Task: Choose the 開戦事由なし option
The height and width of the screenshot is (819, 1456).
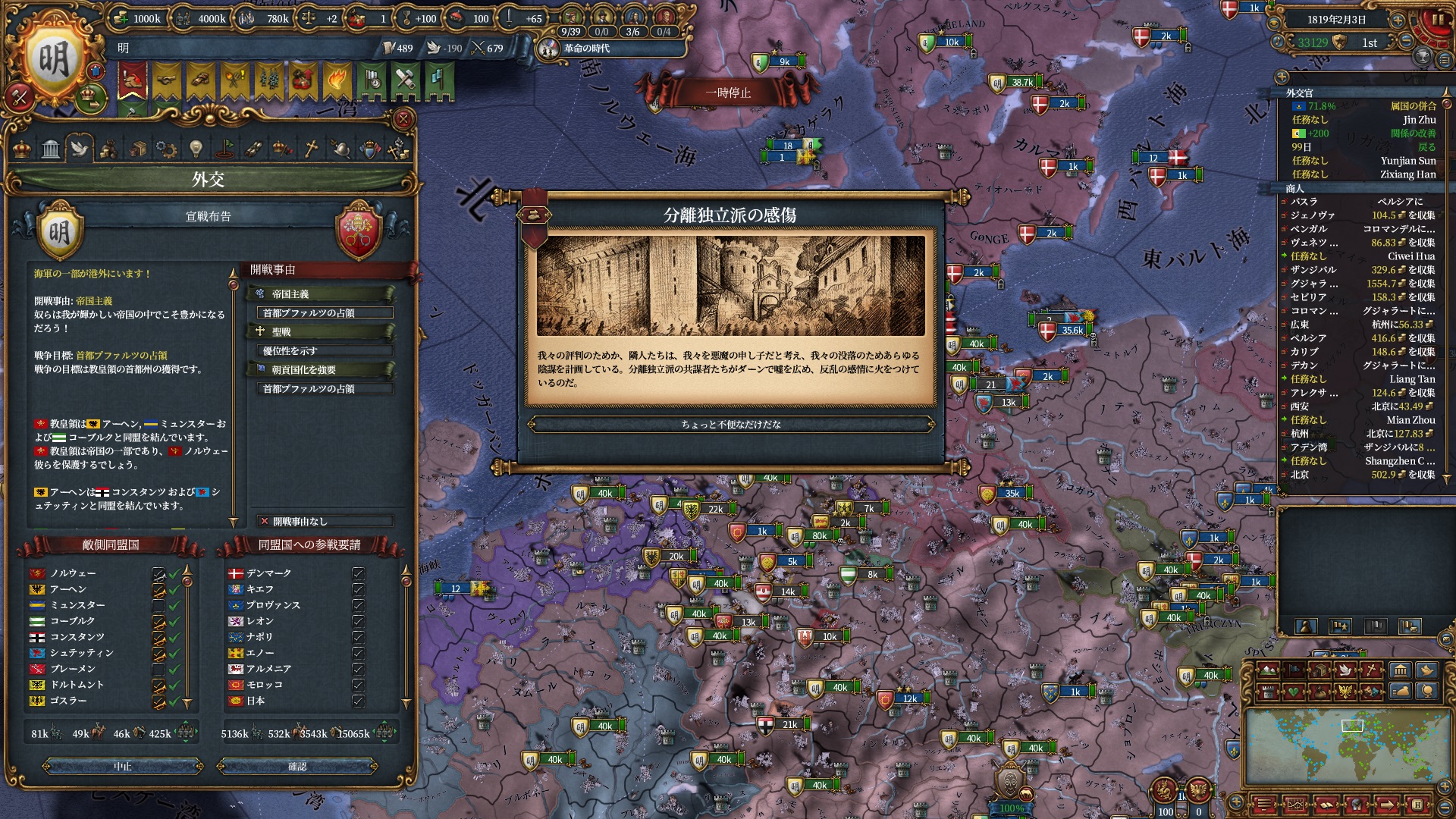Action: [x=325, y=521]
